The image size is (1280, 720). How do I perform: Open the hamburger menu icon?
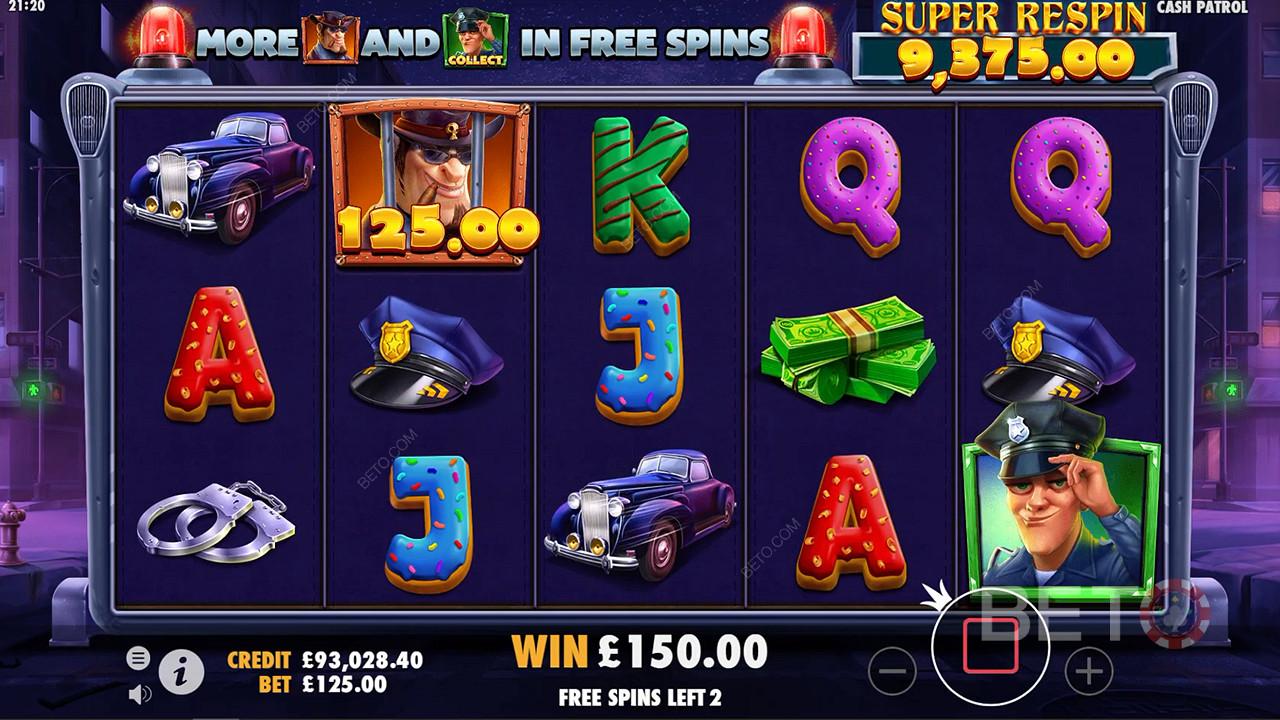[139, 657]
